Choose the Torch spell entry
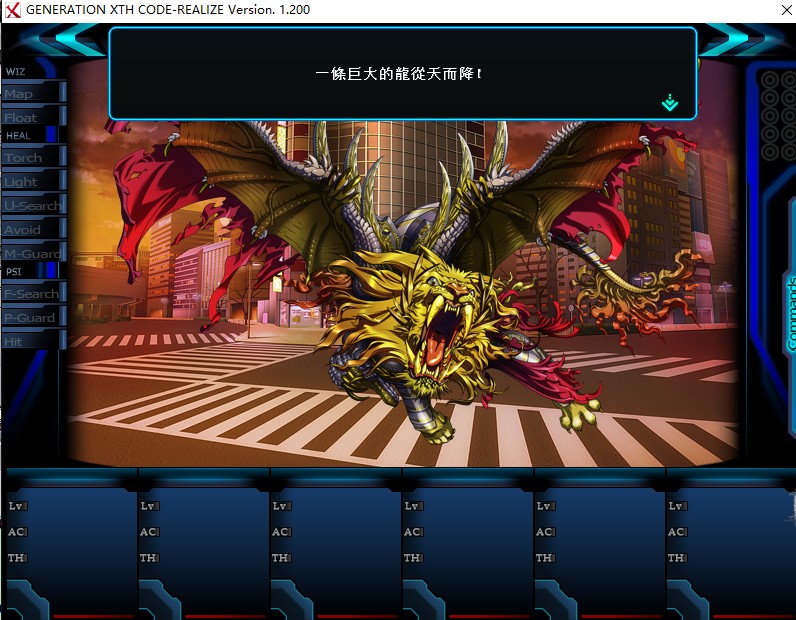Image resolution: width=796 pixels, height=620 pixels. 32,157
